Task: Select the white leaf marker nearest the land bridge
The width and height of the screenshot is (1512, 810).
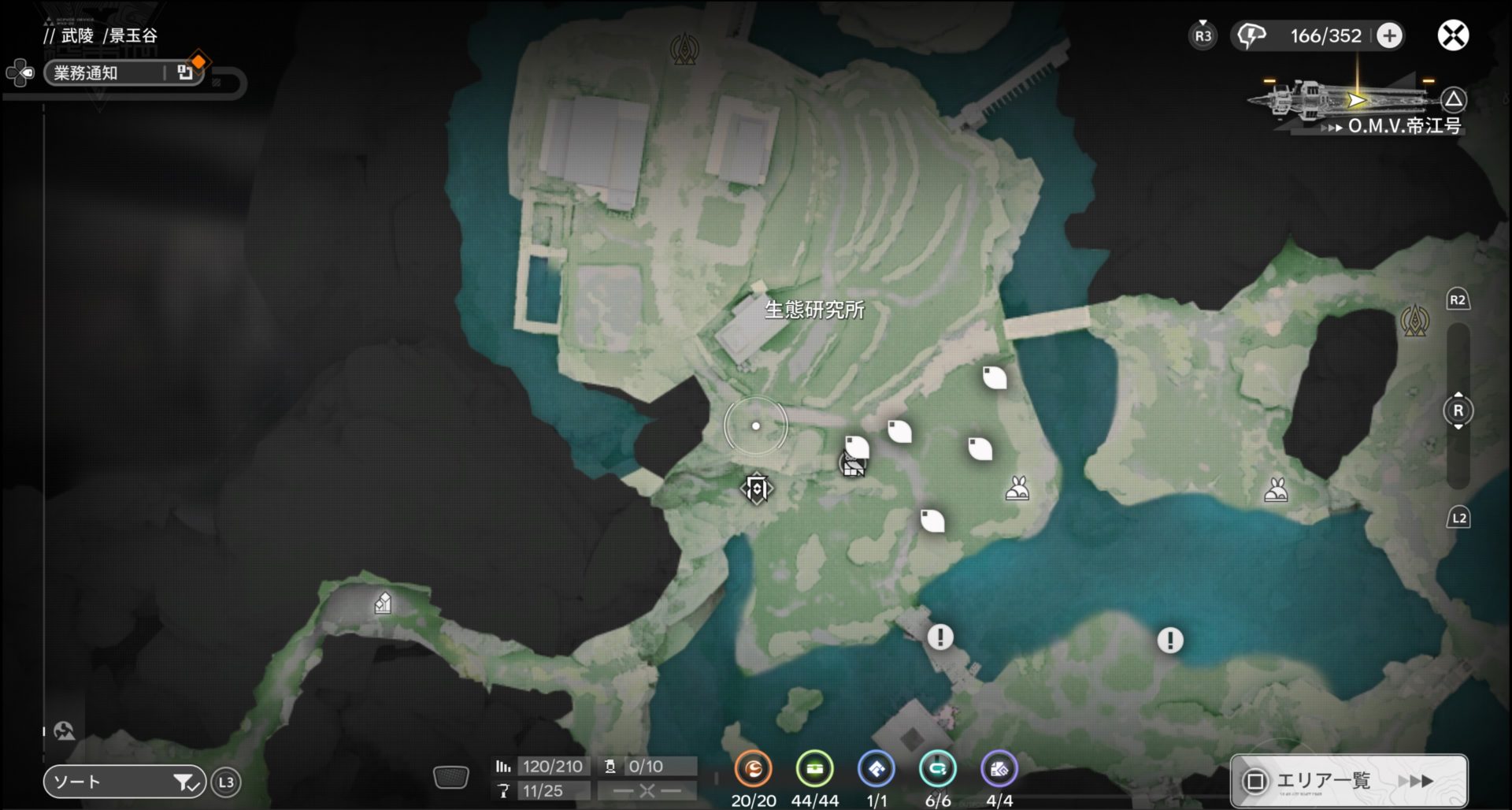Action: tap(995, 377)
